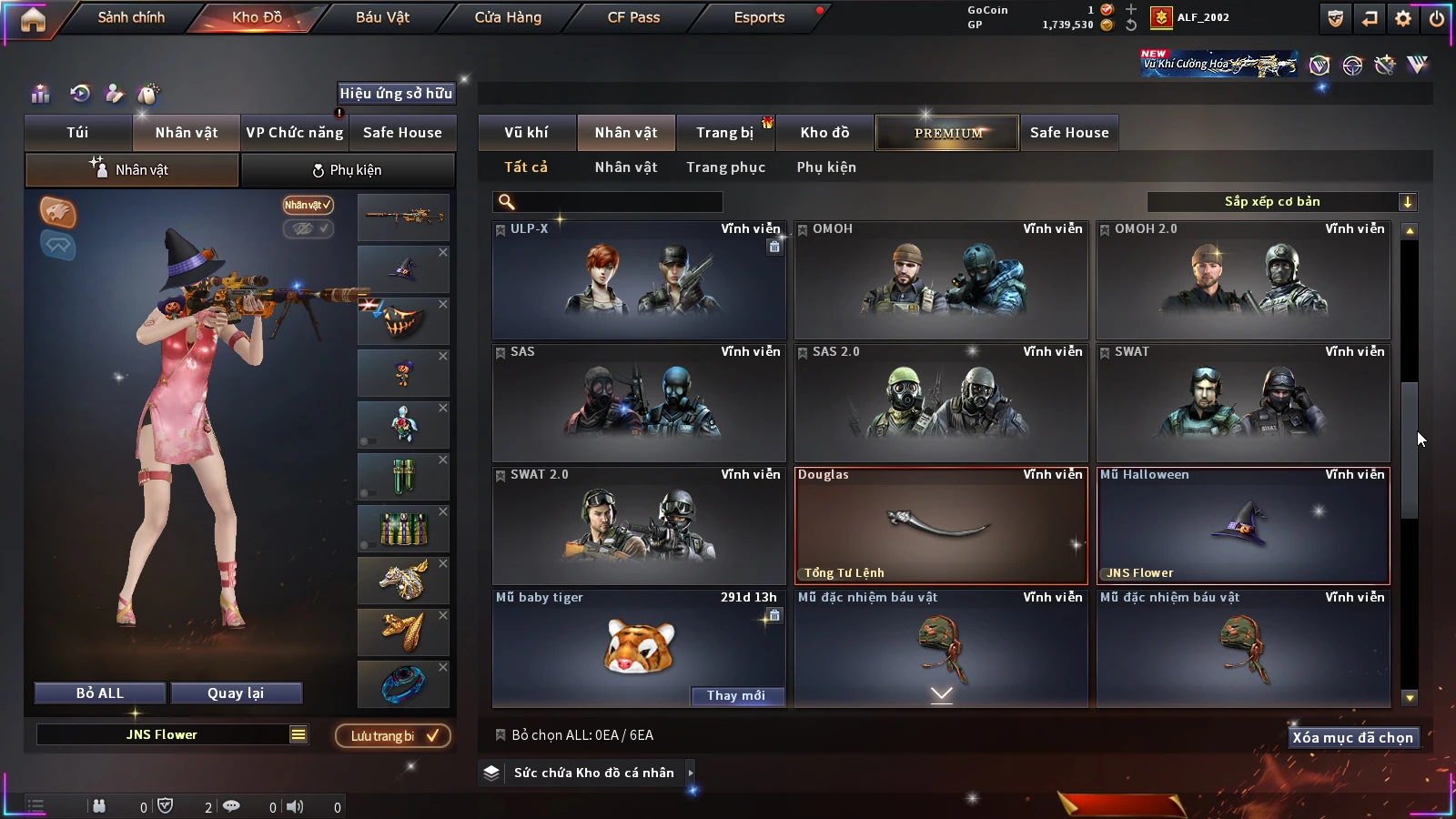Click the Bỏ ALL button
1456x819 pixels.
(x=100, y=693)
